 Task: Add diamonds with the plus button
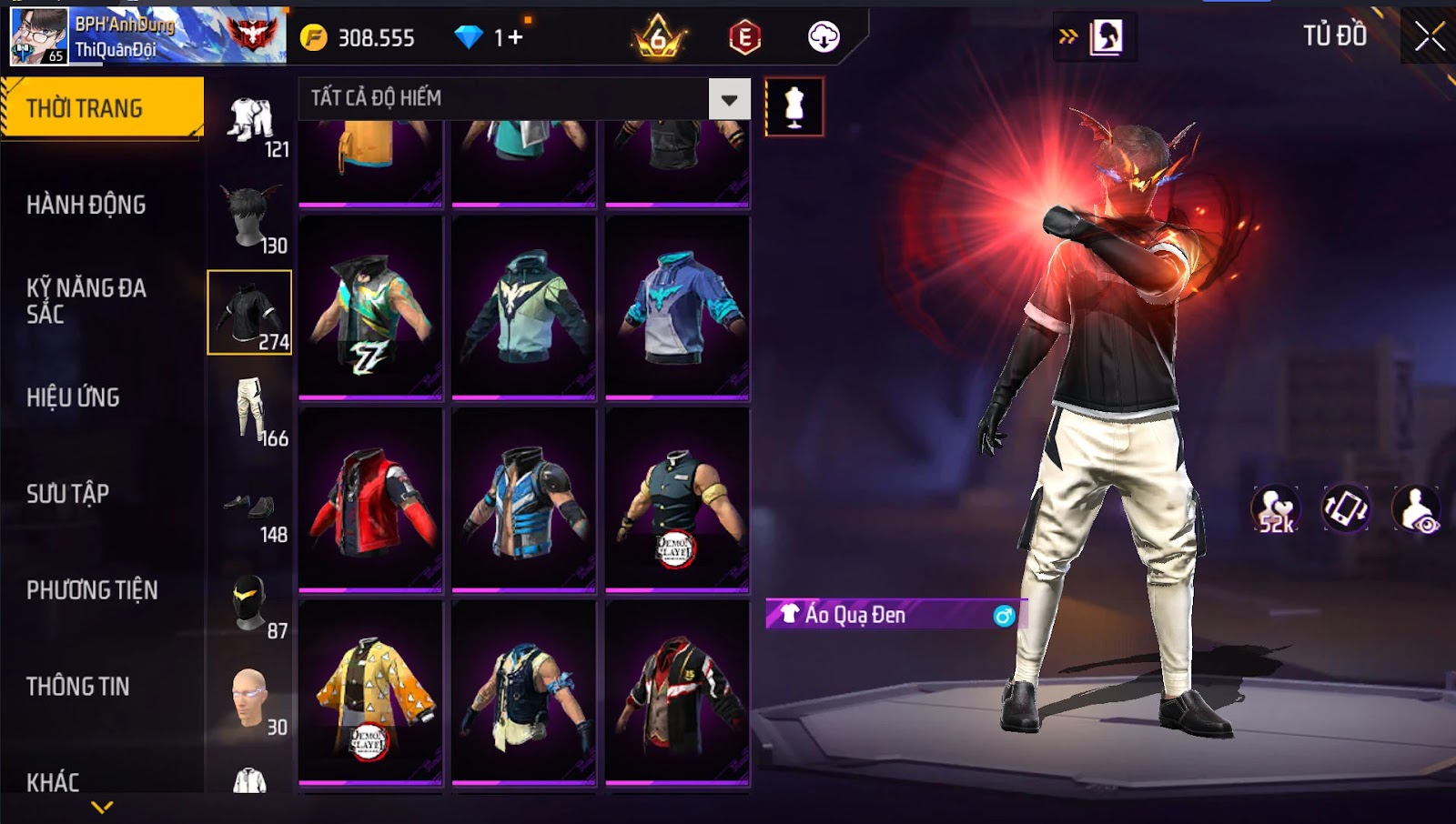[515, 37]
